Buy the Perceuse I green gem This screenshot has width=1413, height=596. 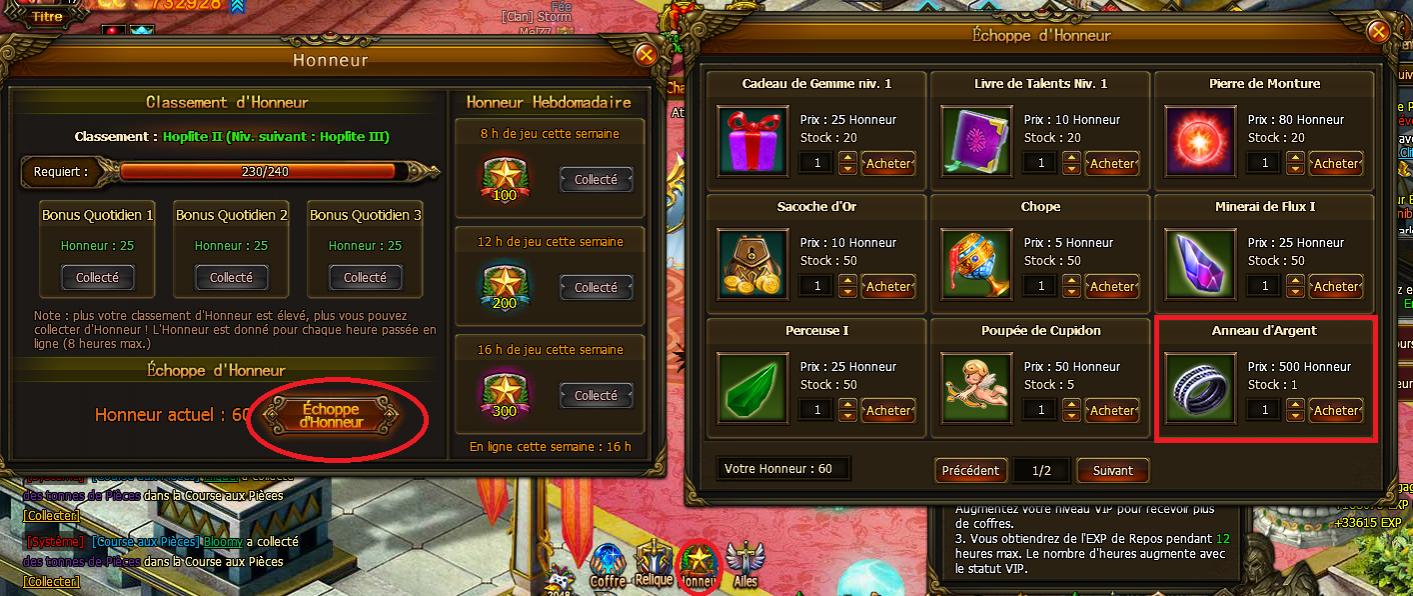click(x=888, y=410)
